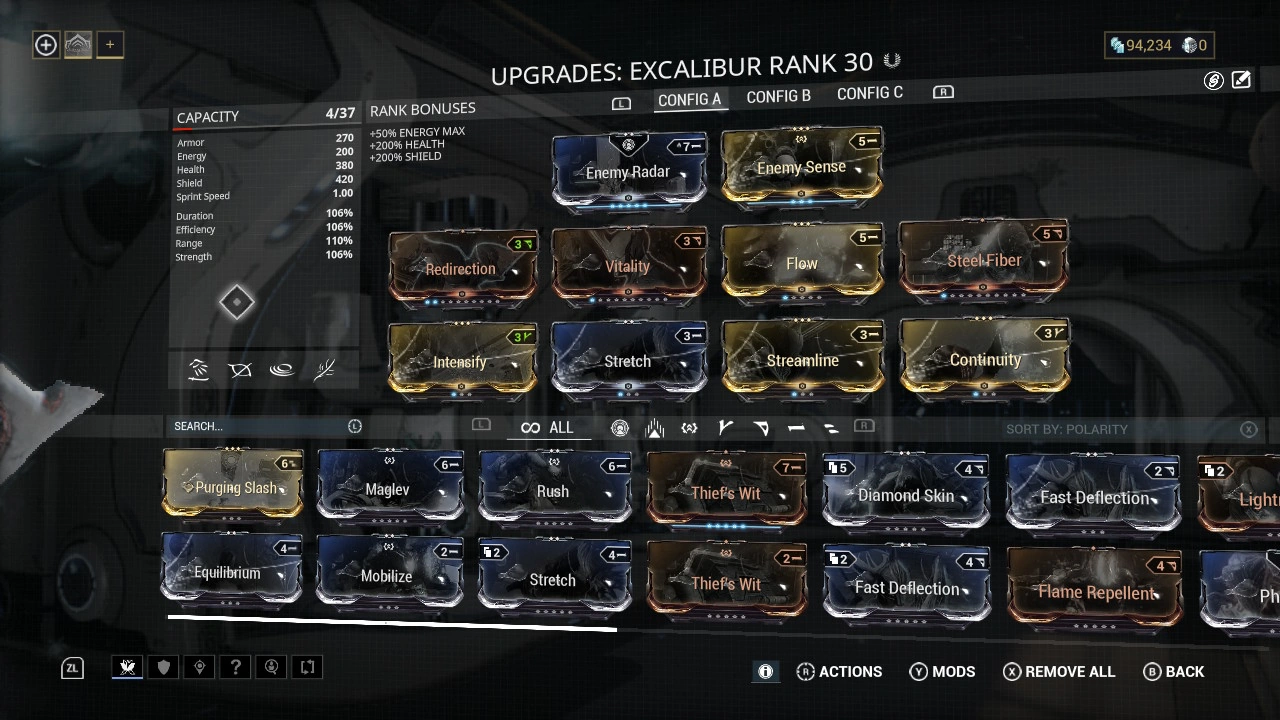The width and height of the screenshot is (1280, 720).
Task: Open recent searches via clock icon
Action: coord(355,426)
